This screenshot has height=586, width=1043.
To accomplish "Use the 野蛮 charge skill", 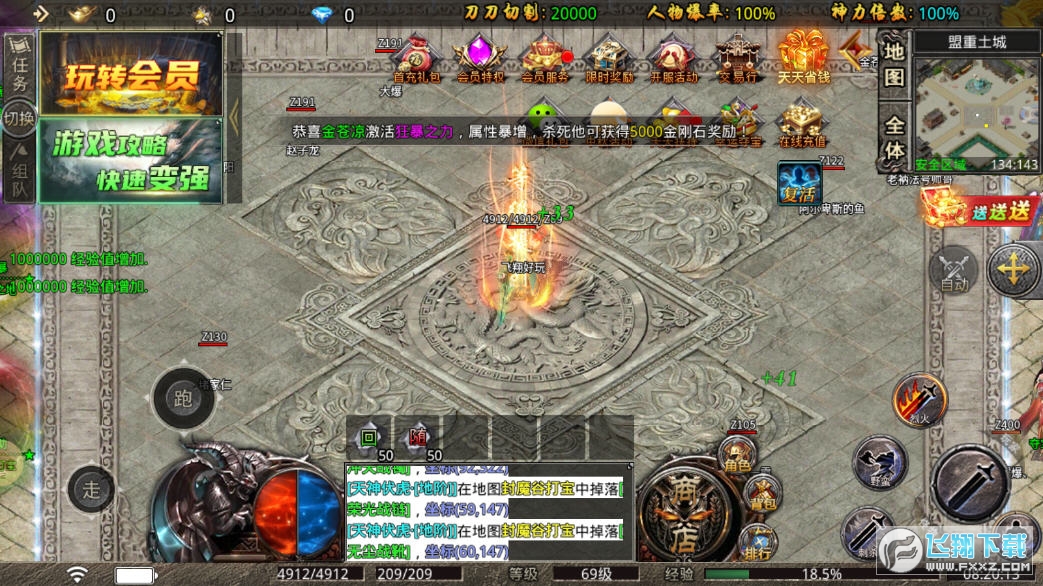I will [x=879, y=463].
